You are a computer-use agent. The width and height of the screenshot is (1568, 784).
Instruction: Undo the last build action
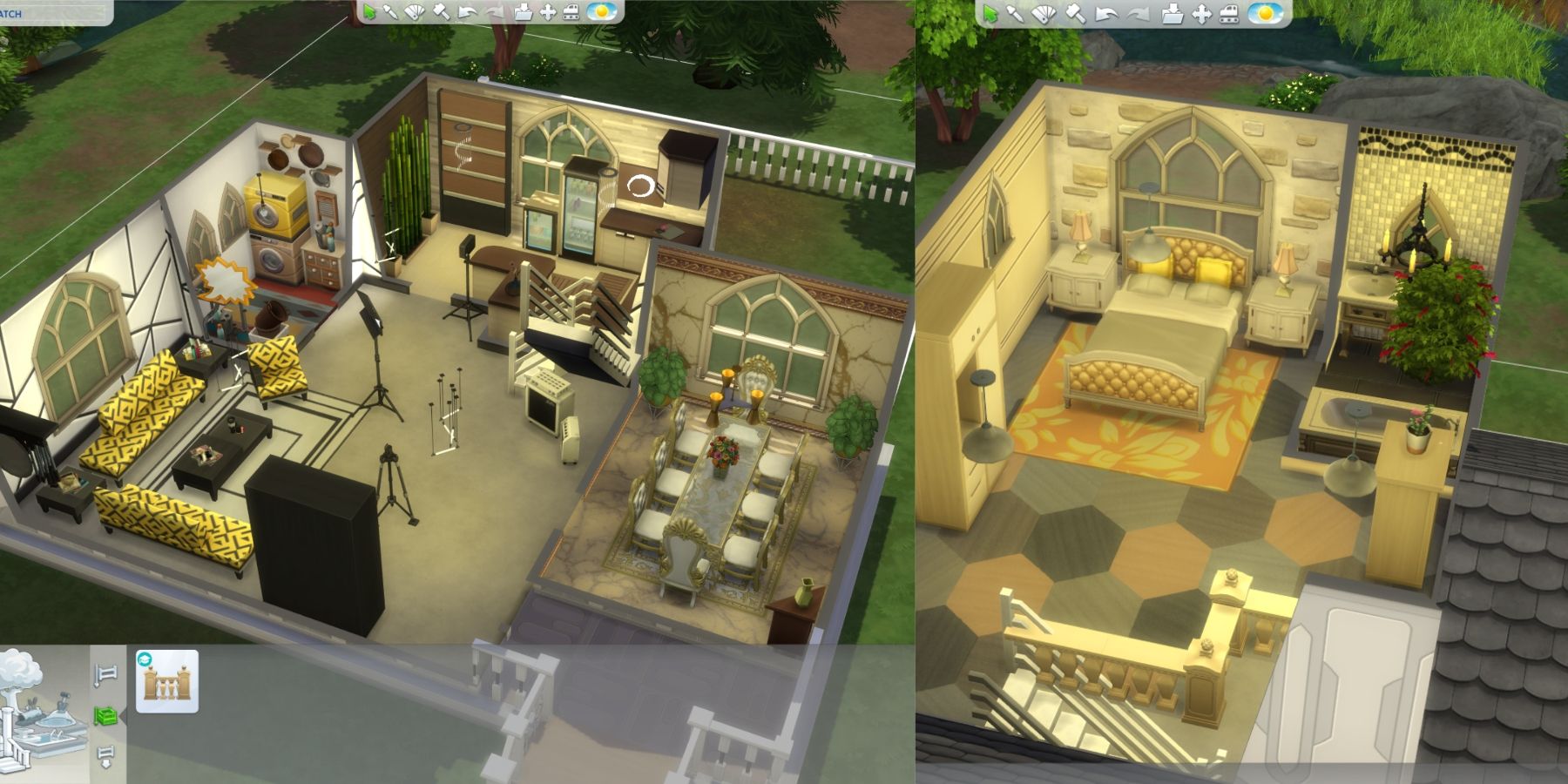[x=468, y=13]
